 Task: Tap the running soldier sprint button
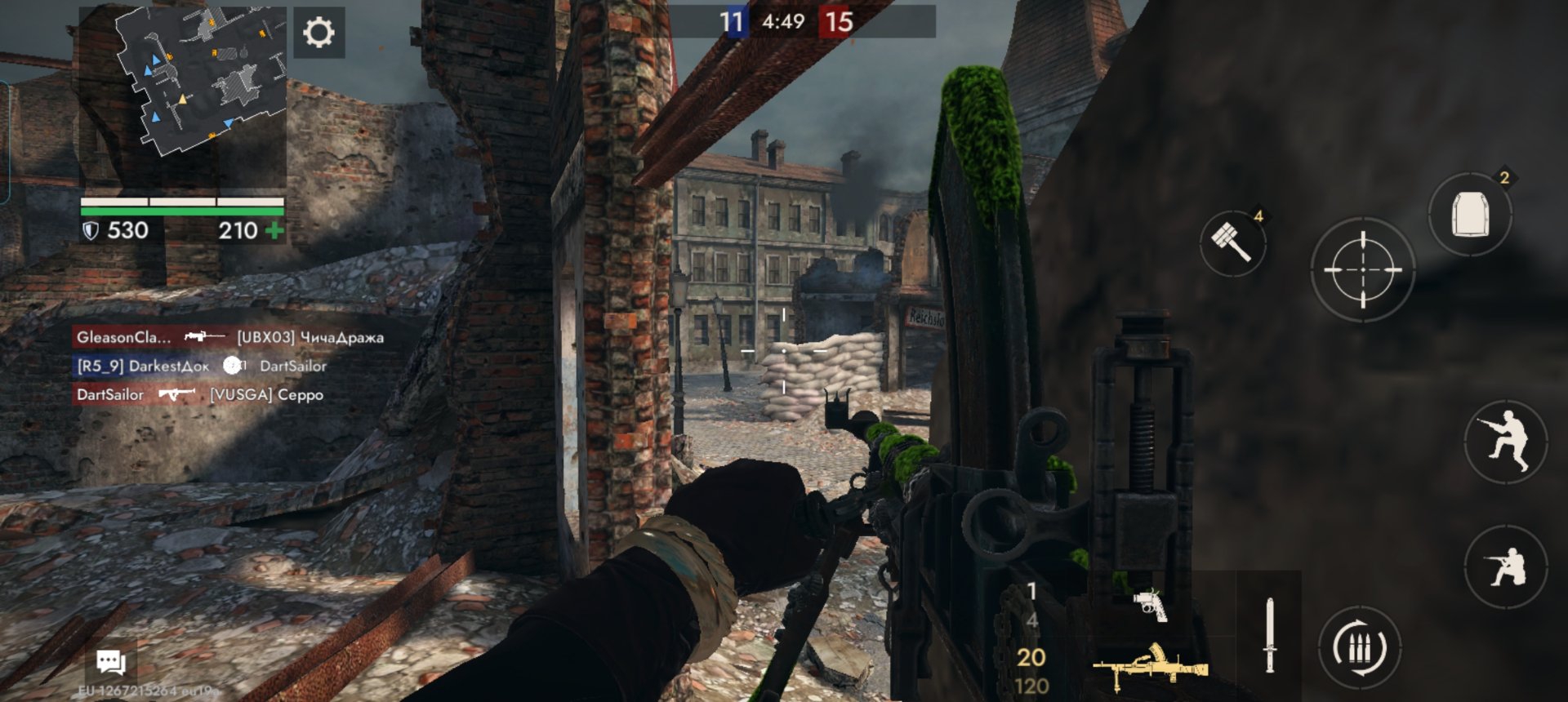(x=1505, y=442)
